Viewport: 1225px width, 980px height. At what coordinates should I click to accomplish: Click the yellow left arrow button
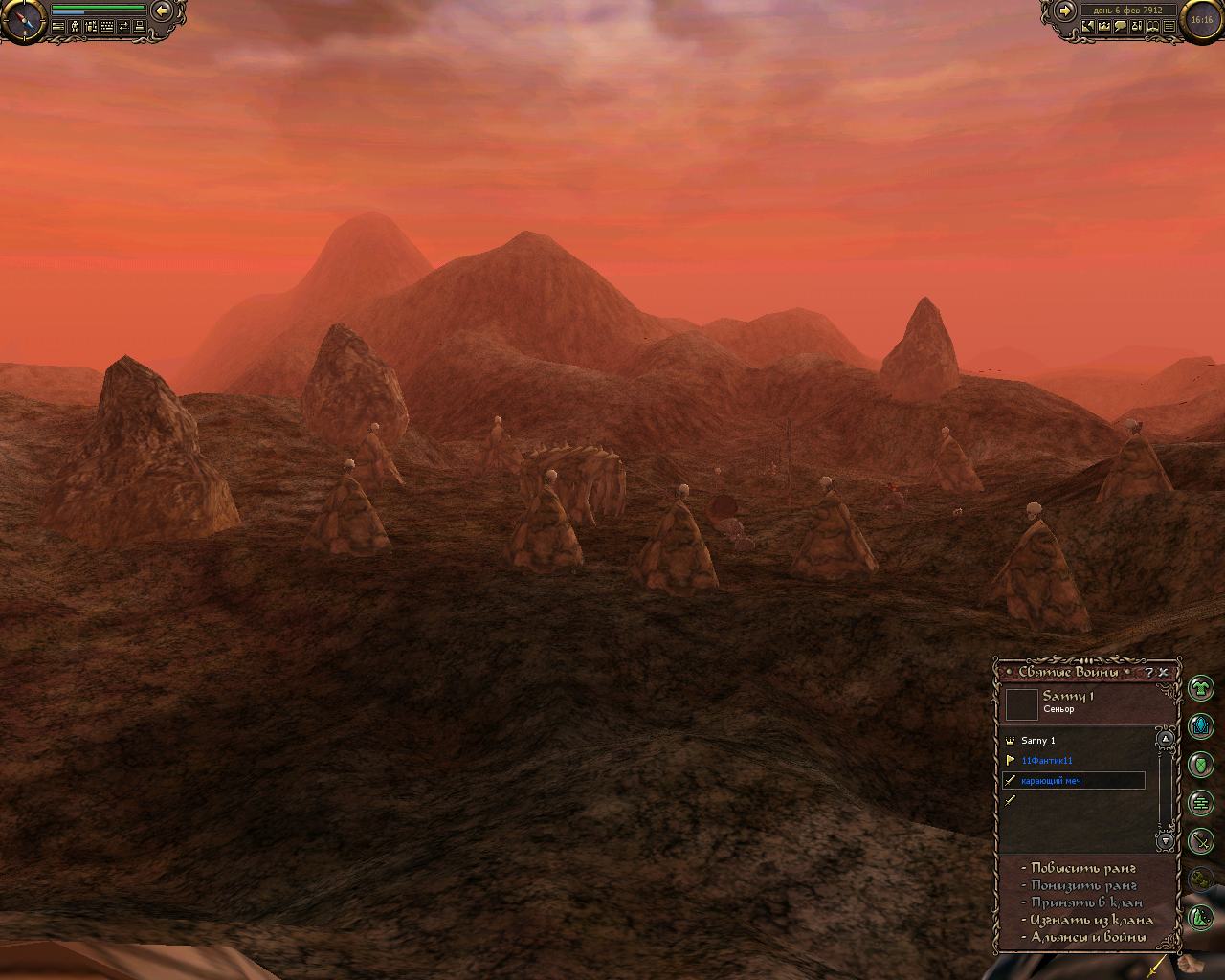tap(162, 11)
